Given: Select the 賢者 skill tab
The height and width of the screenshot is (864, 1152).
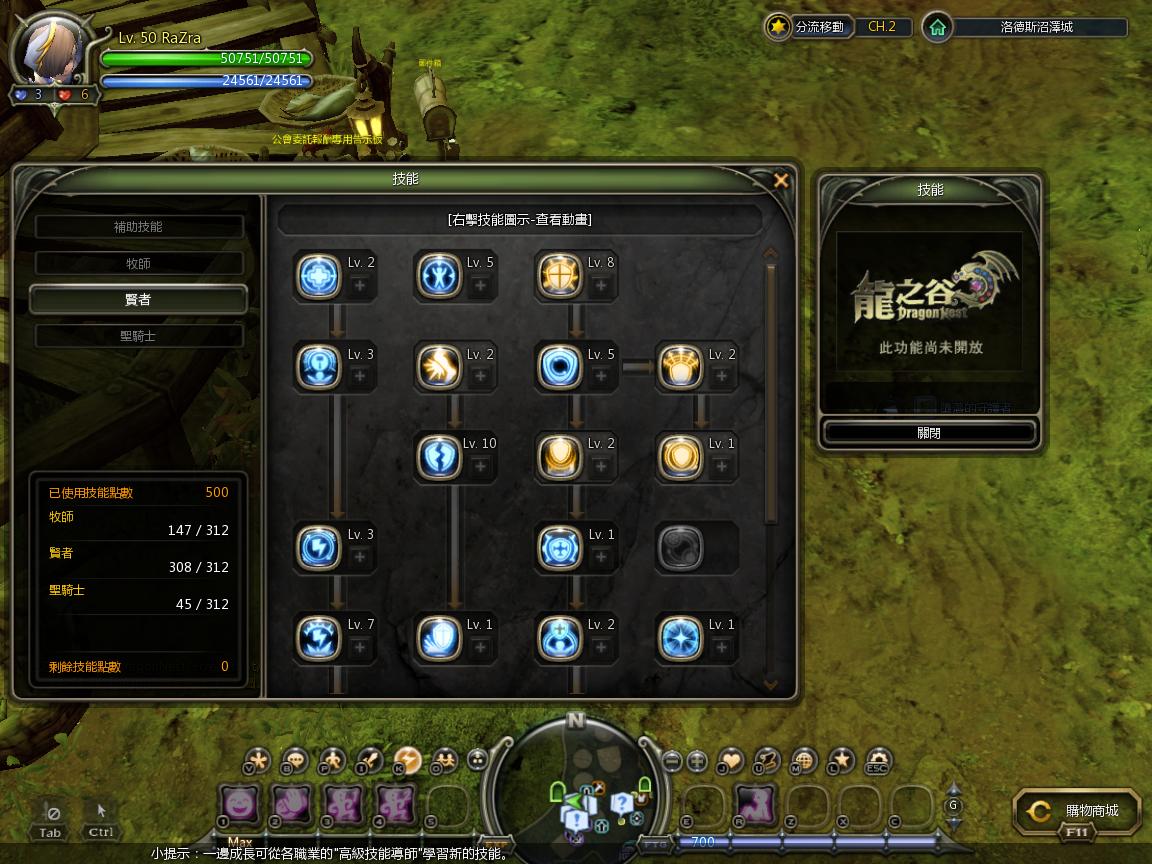Looking at the screenshot, I should pos(139,300).
